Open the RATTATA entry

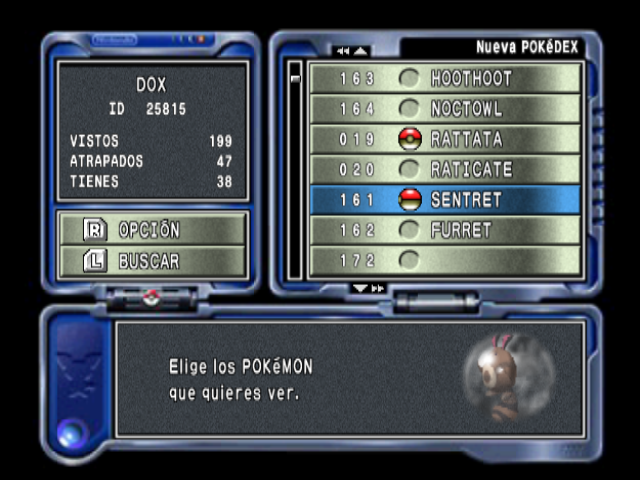coord(445,139)
